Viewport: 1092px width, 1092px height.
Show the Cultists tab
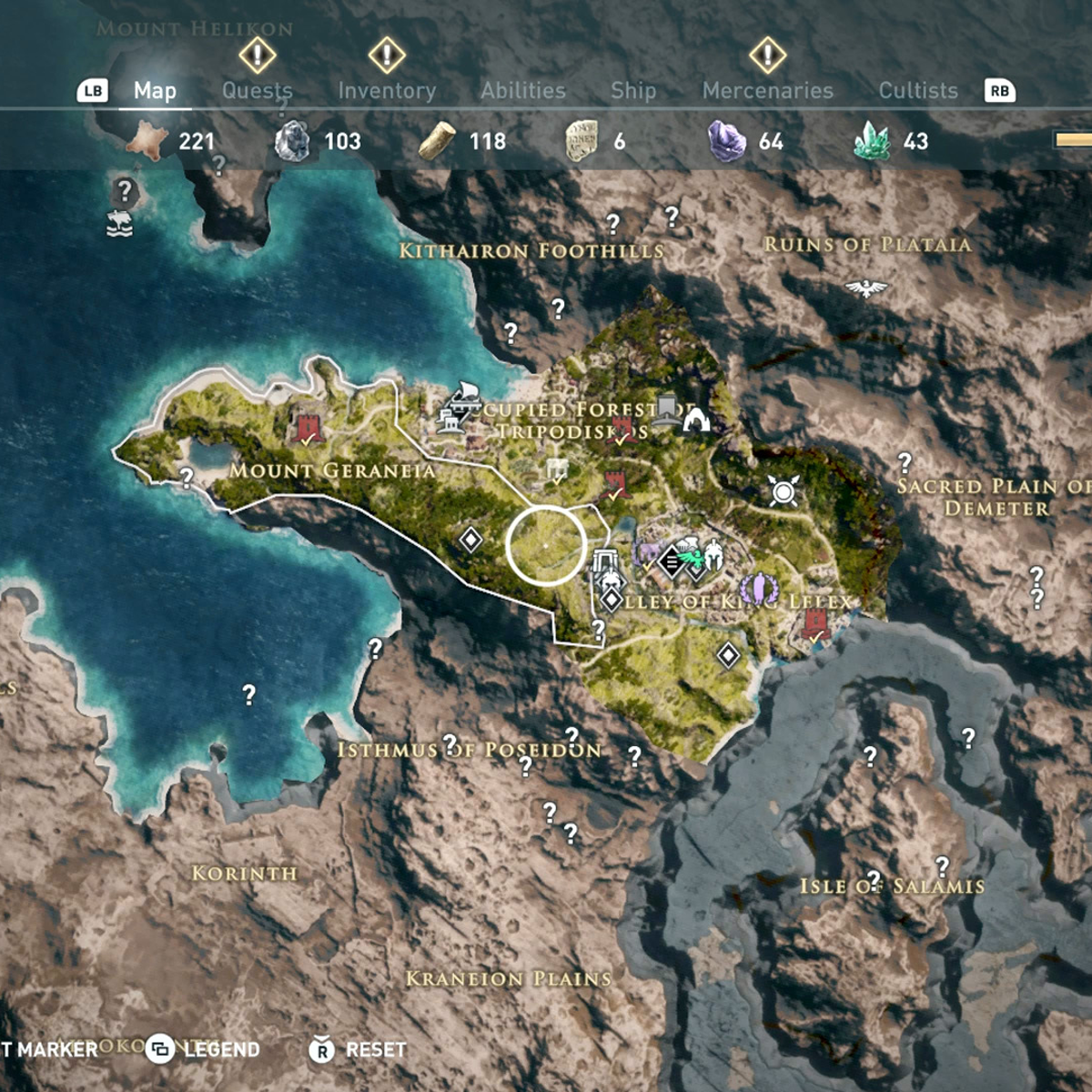click(918, 90)
